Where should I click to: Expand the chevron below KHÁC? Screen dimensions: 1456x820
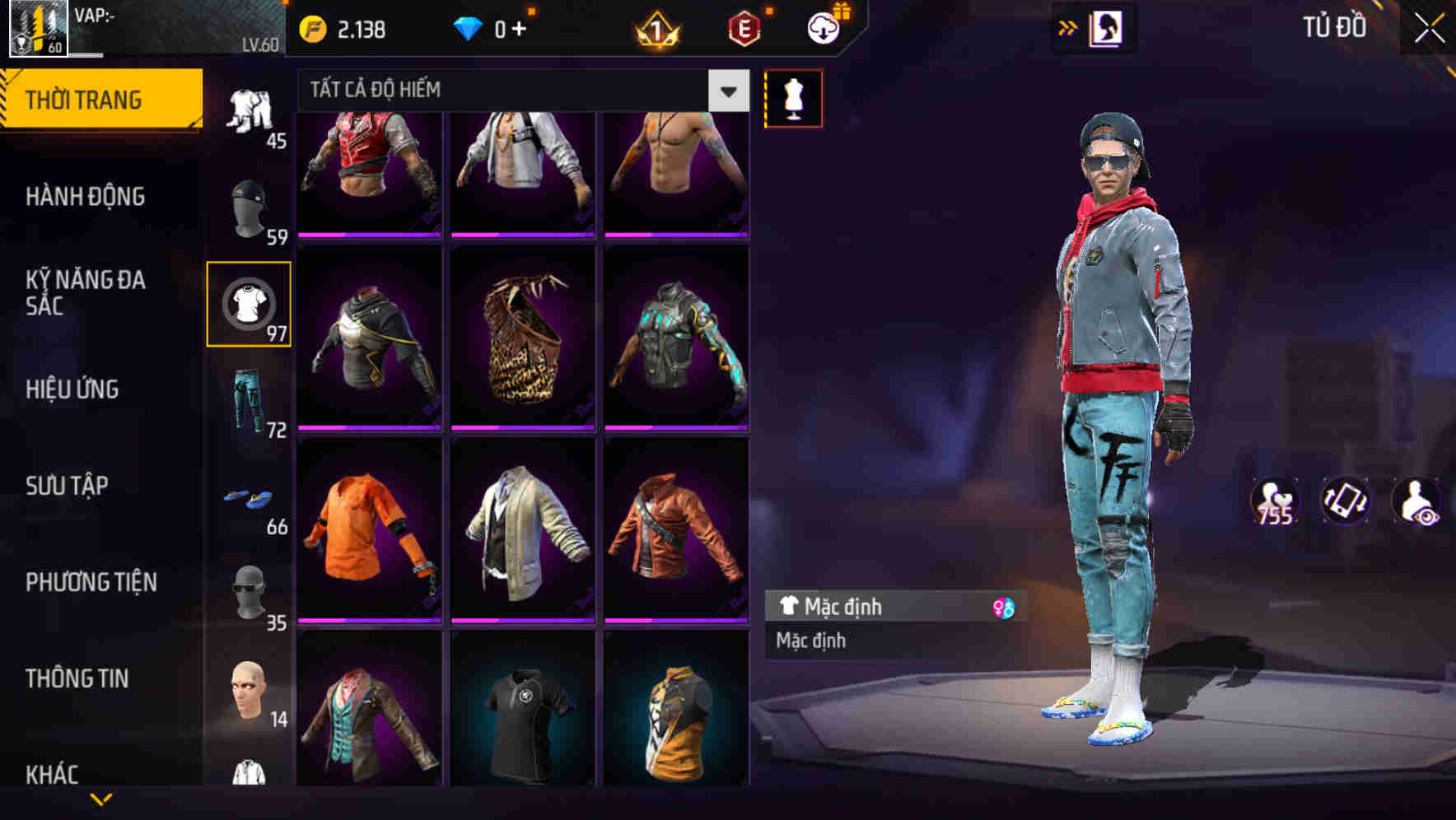pyautogui.click(x=100, y=799)
